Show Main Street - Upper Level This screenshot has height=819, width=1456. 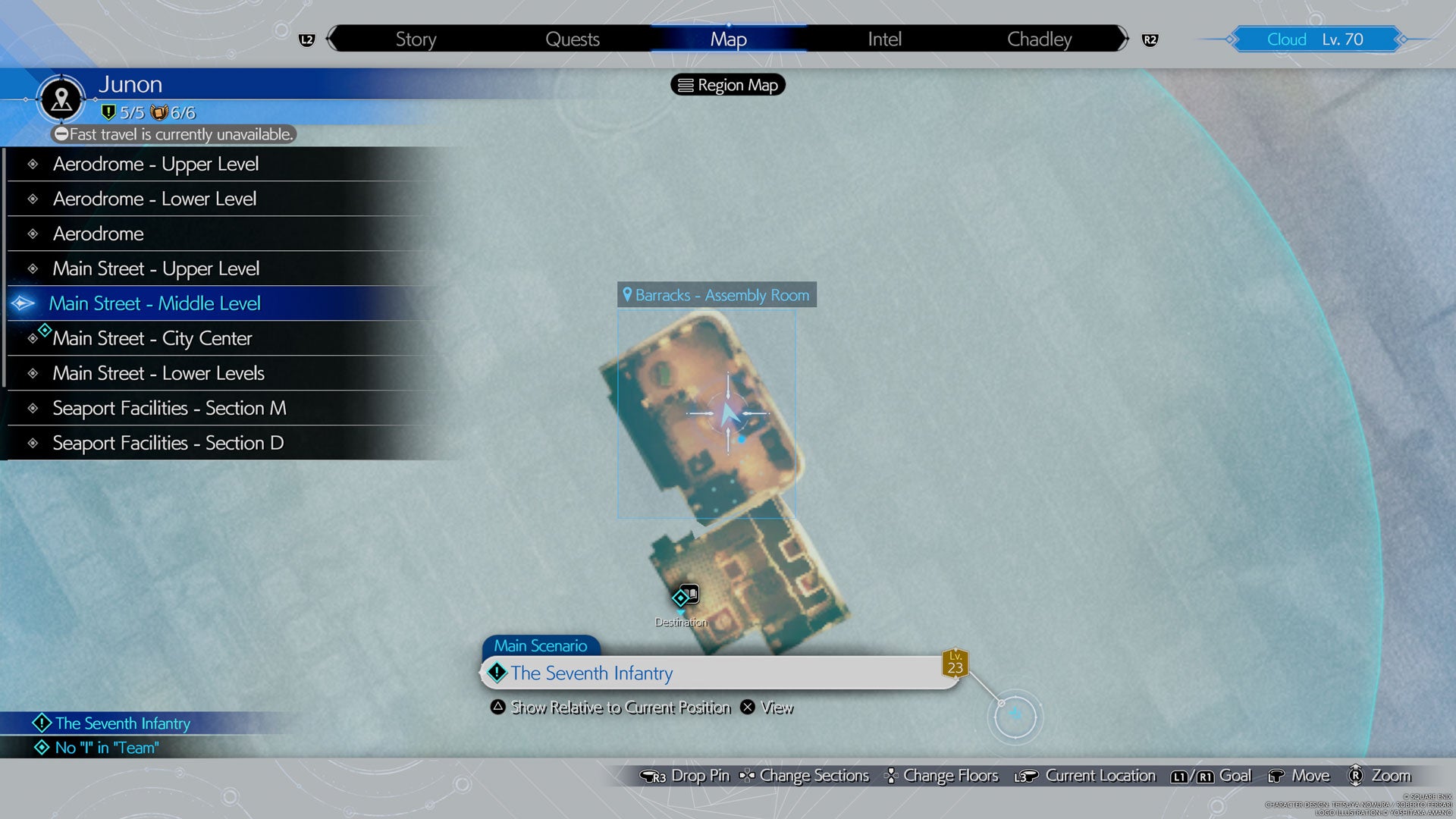point(155,268)
